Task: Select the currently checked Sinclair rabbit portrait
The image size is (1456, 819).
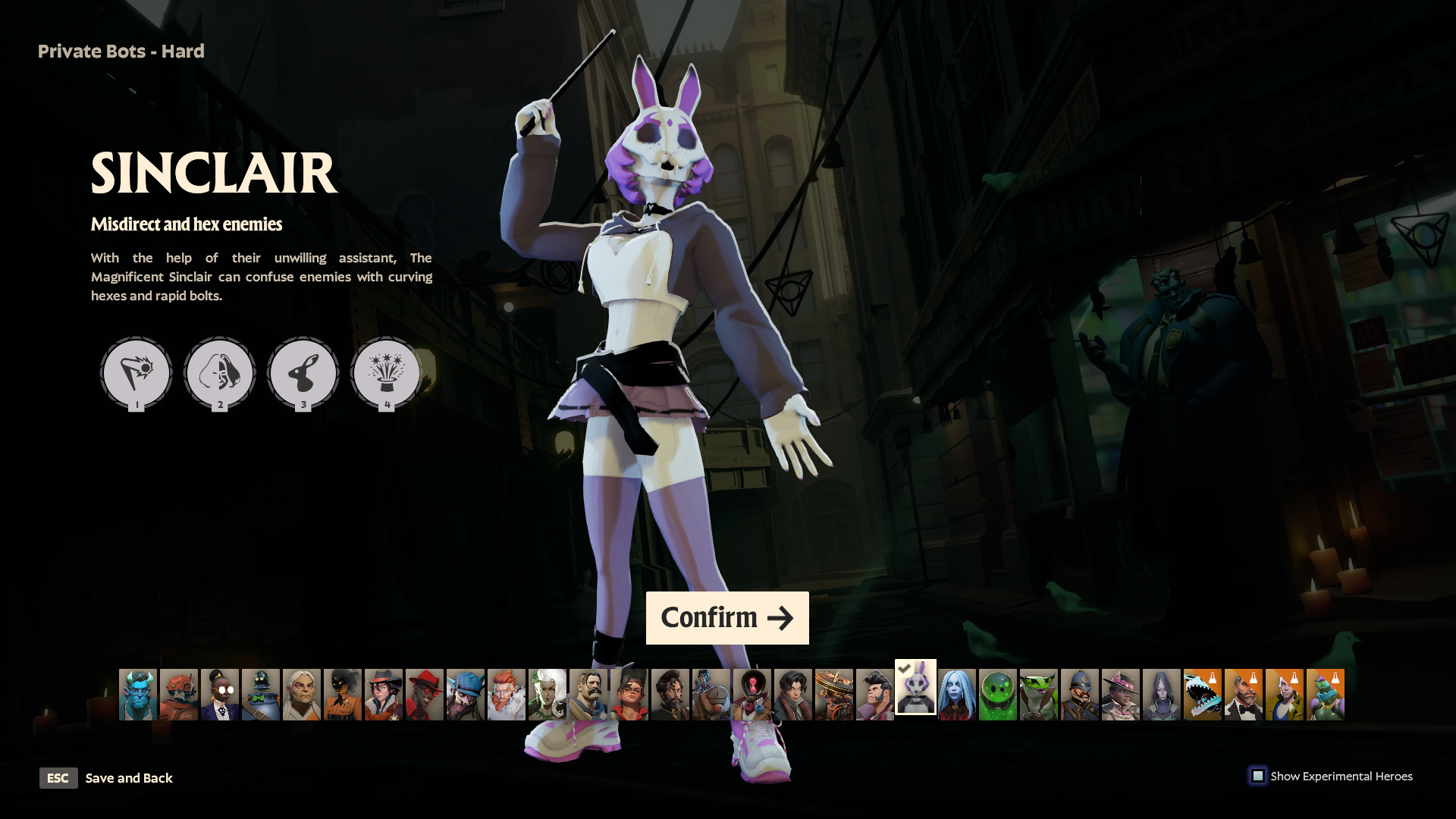Action: pos(915,687)
